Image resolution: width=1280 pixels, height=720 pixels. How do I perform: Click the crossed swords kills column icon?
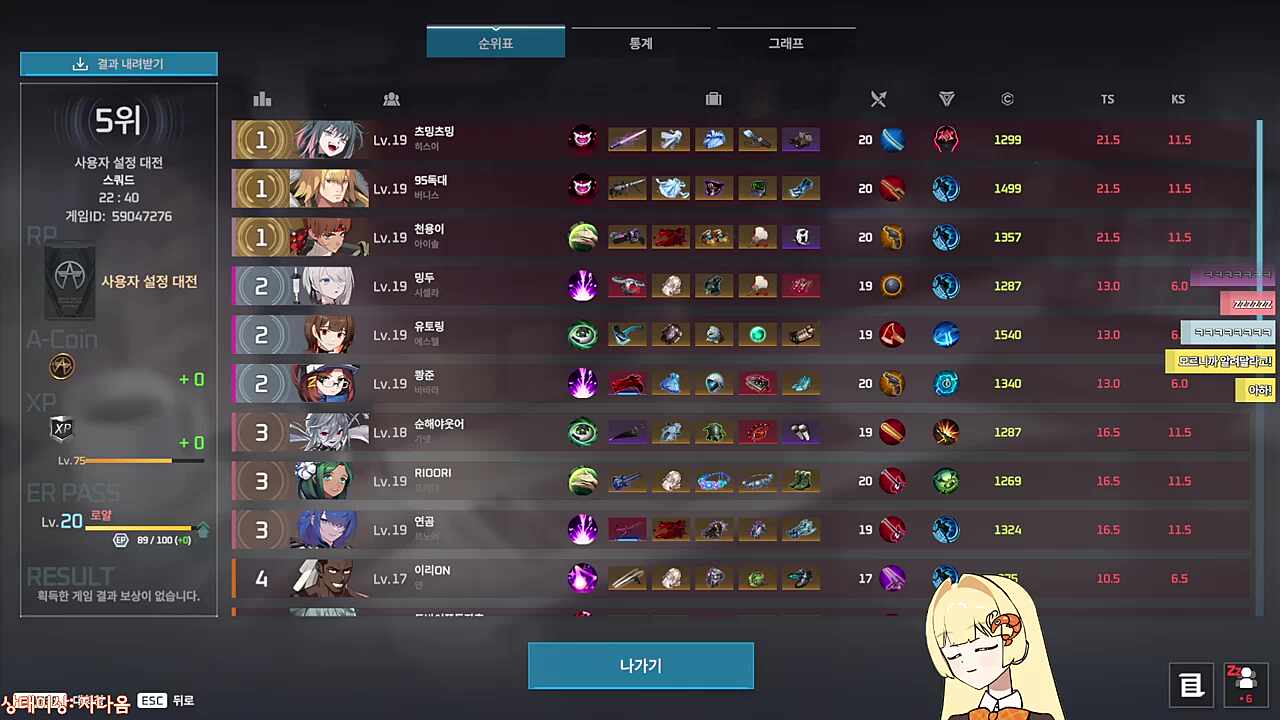(x=878, y=99)
